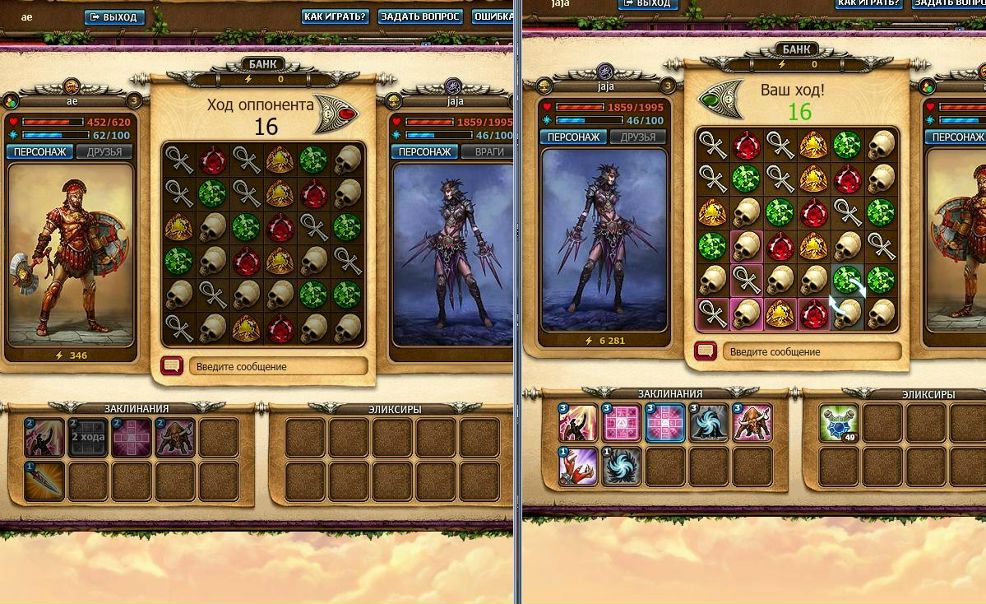Choose the bull spell marked level 3
986x604 pixels.
point(751,423)
